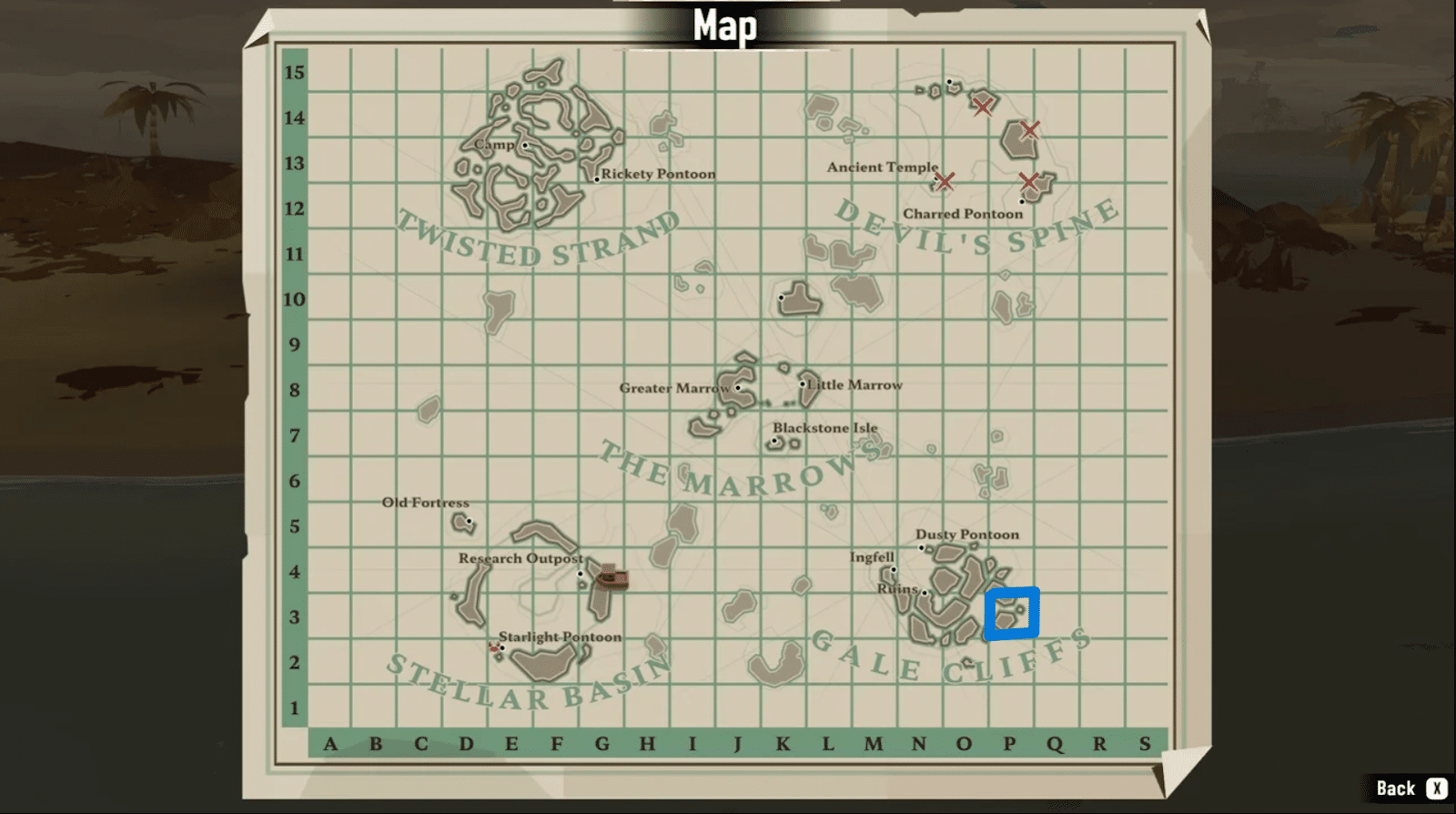This screenshot has height=814, width=1456.
Task: Select the red X marker beside Ancient Temple
Action: pos(945,181)
